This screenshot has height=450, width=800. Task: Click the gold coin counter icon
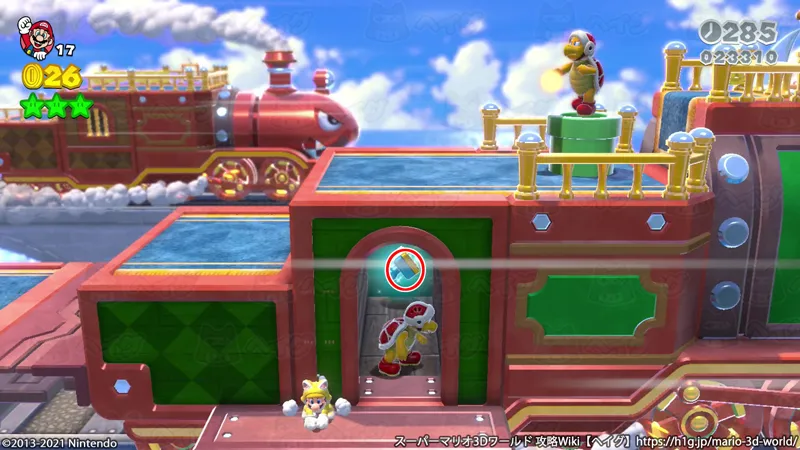coord(33,76)
